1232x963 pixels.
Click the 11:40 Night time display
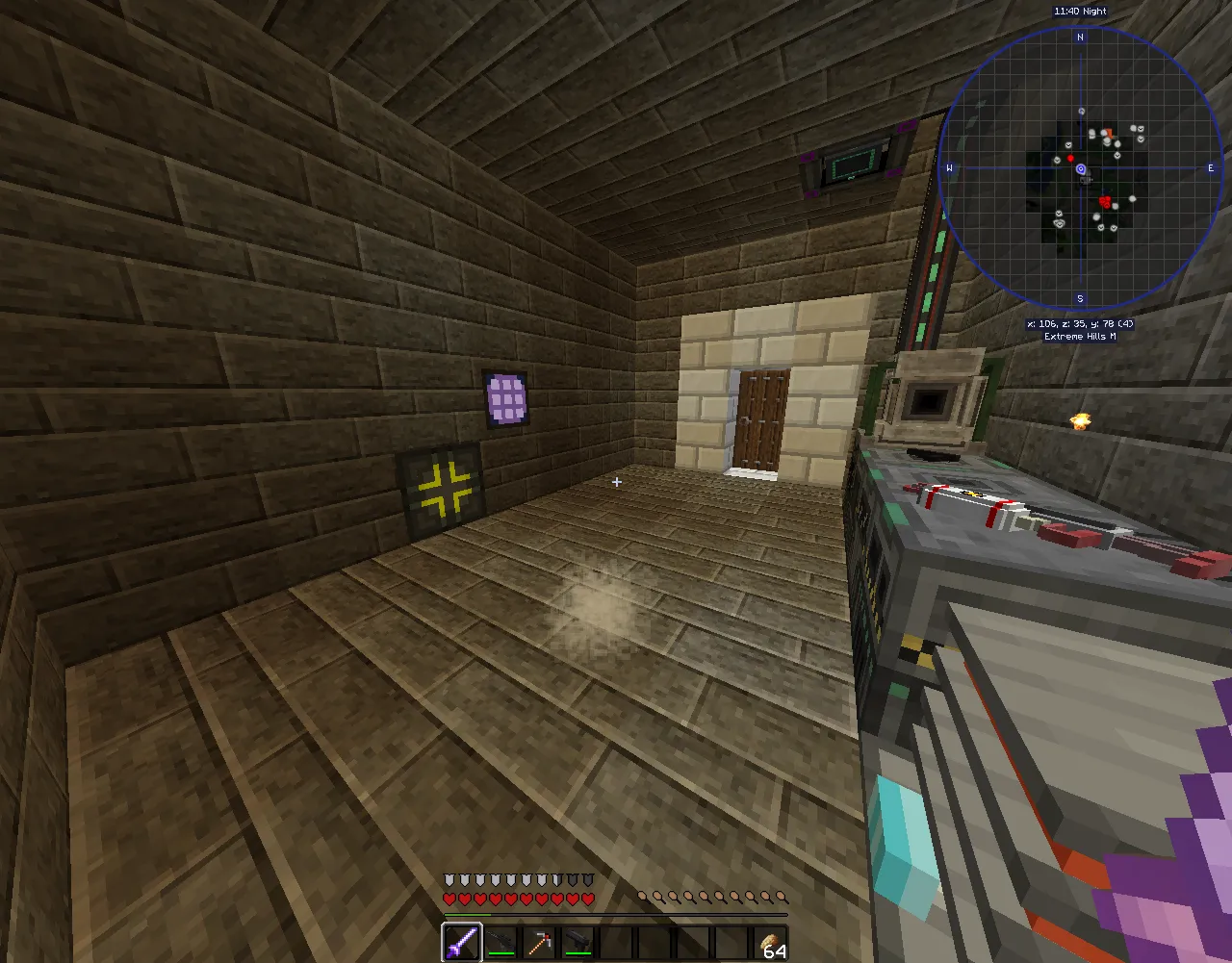[x=1080, y=11]
